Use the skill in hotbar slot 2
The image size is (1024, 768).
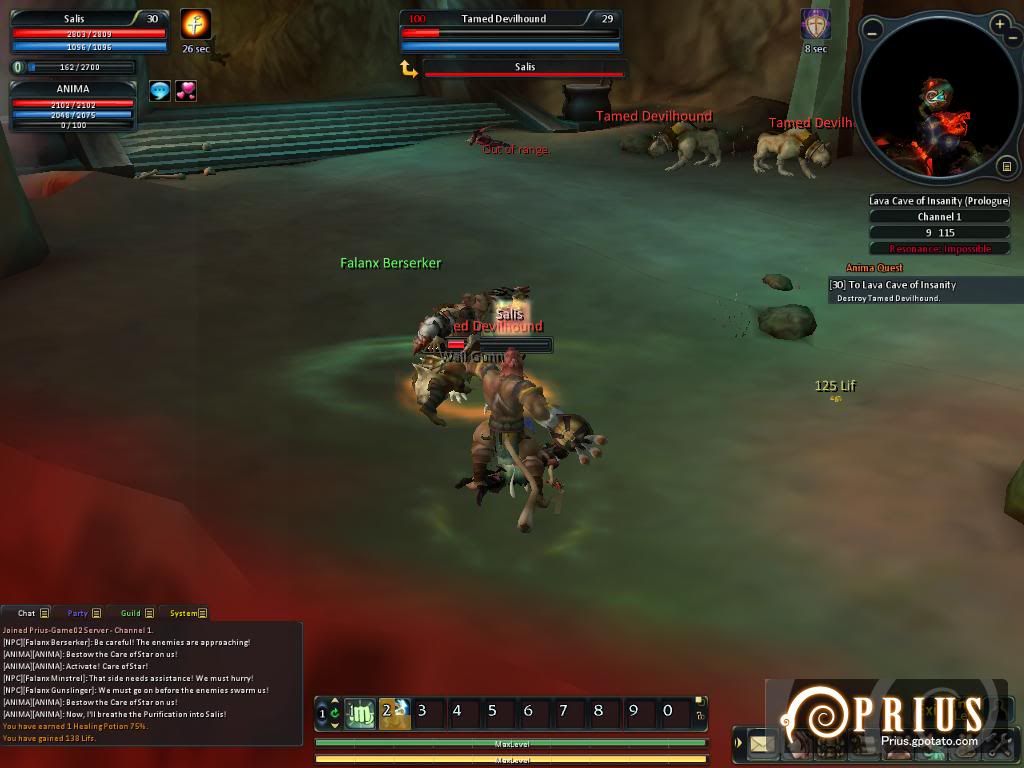tap(395, 713)
